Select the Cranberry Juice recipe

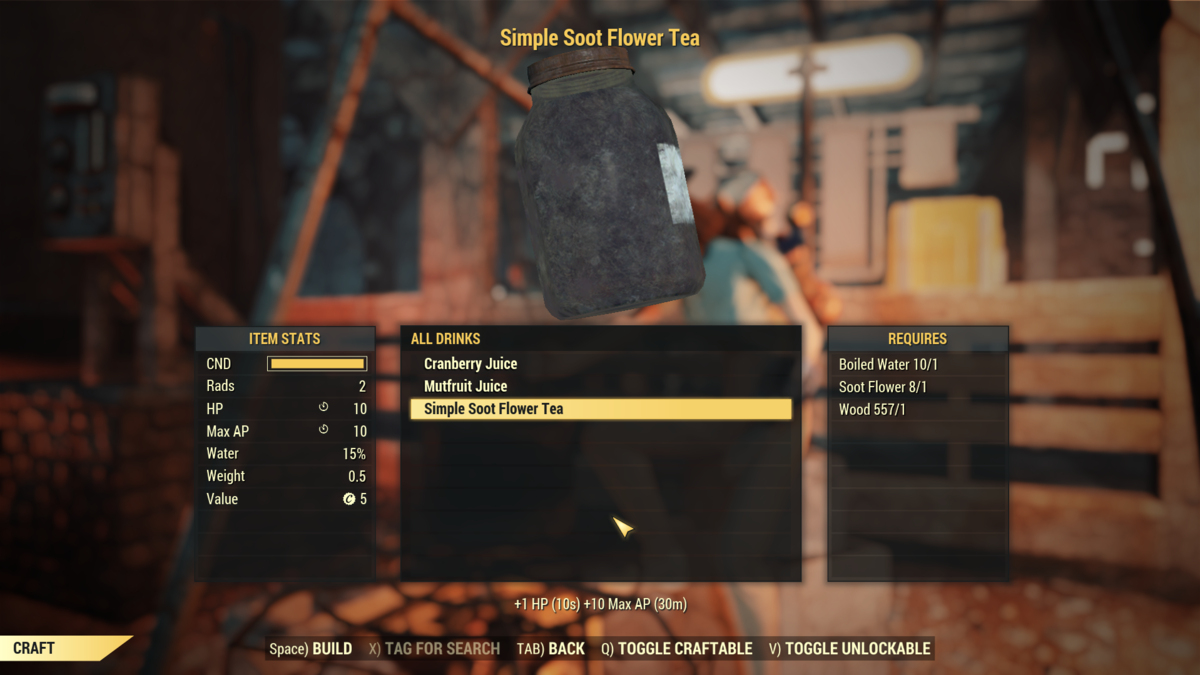coord(470,364)
